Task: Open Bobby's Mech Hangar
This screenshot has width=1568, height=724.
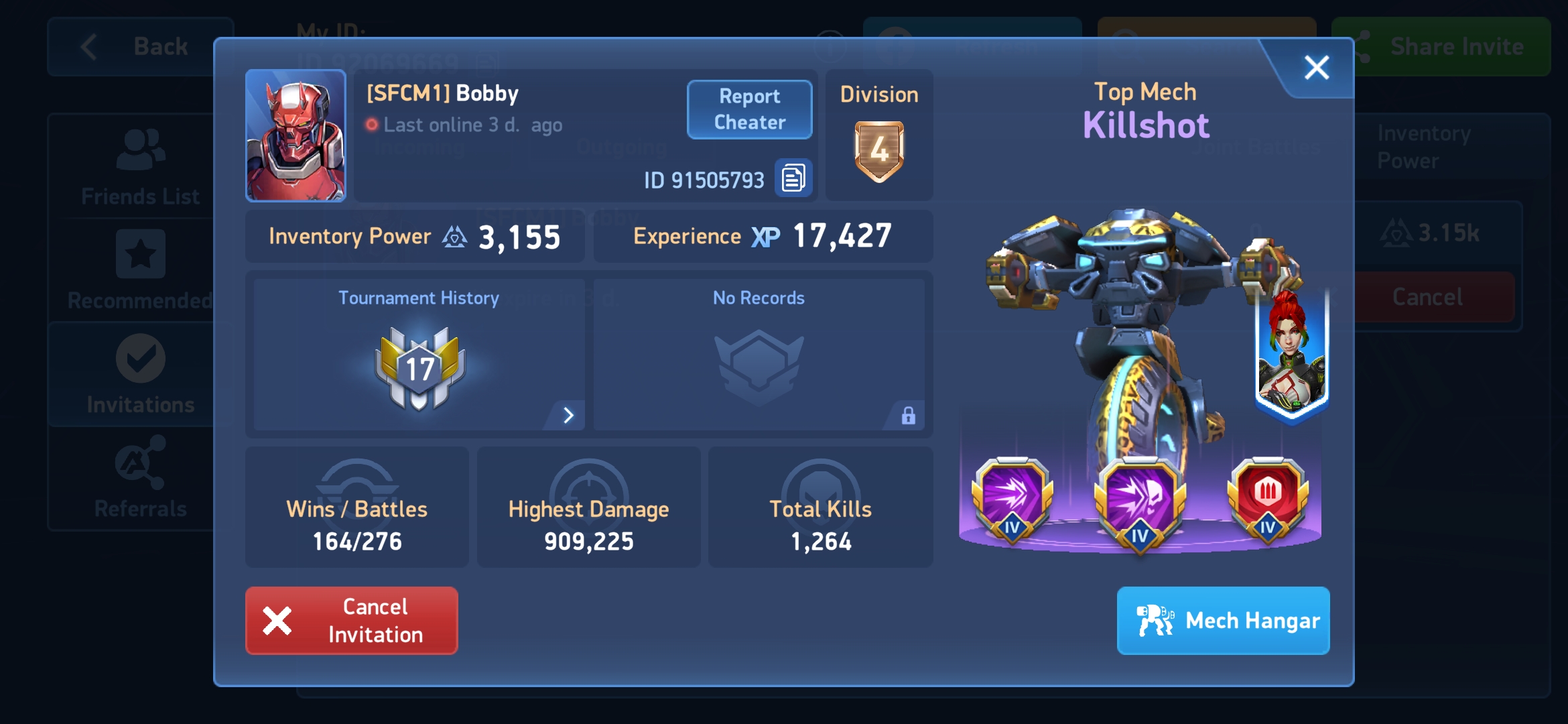Action: pos(1223,620)
